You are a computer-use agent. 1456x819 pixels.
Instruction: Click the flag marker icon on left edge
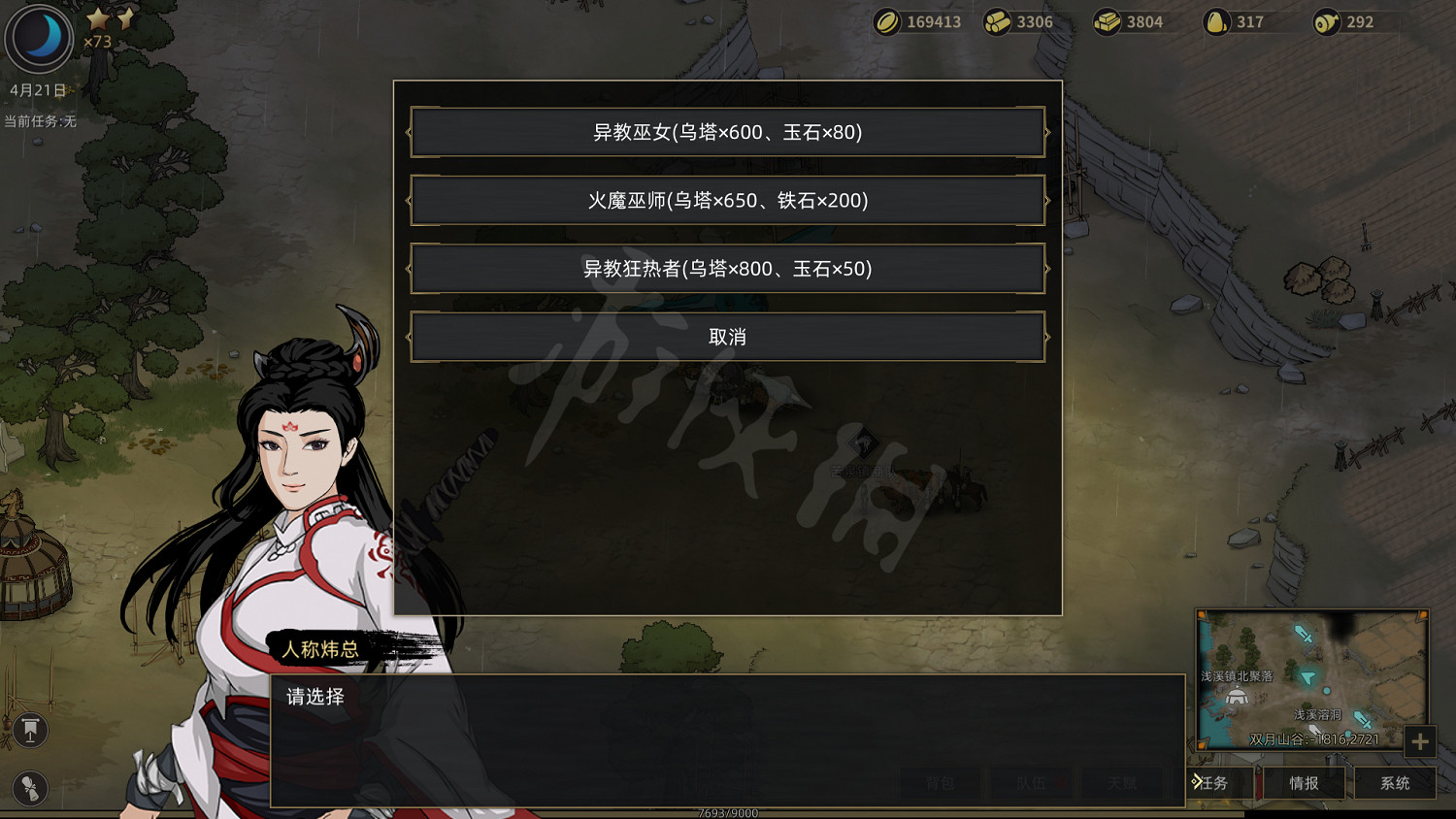[x=29, y=730]
